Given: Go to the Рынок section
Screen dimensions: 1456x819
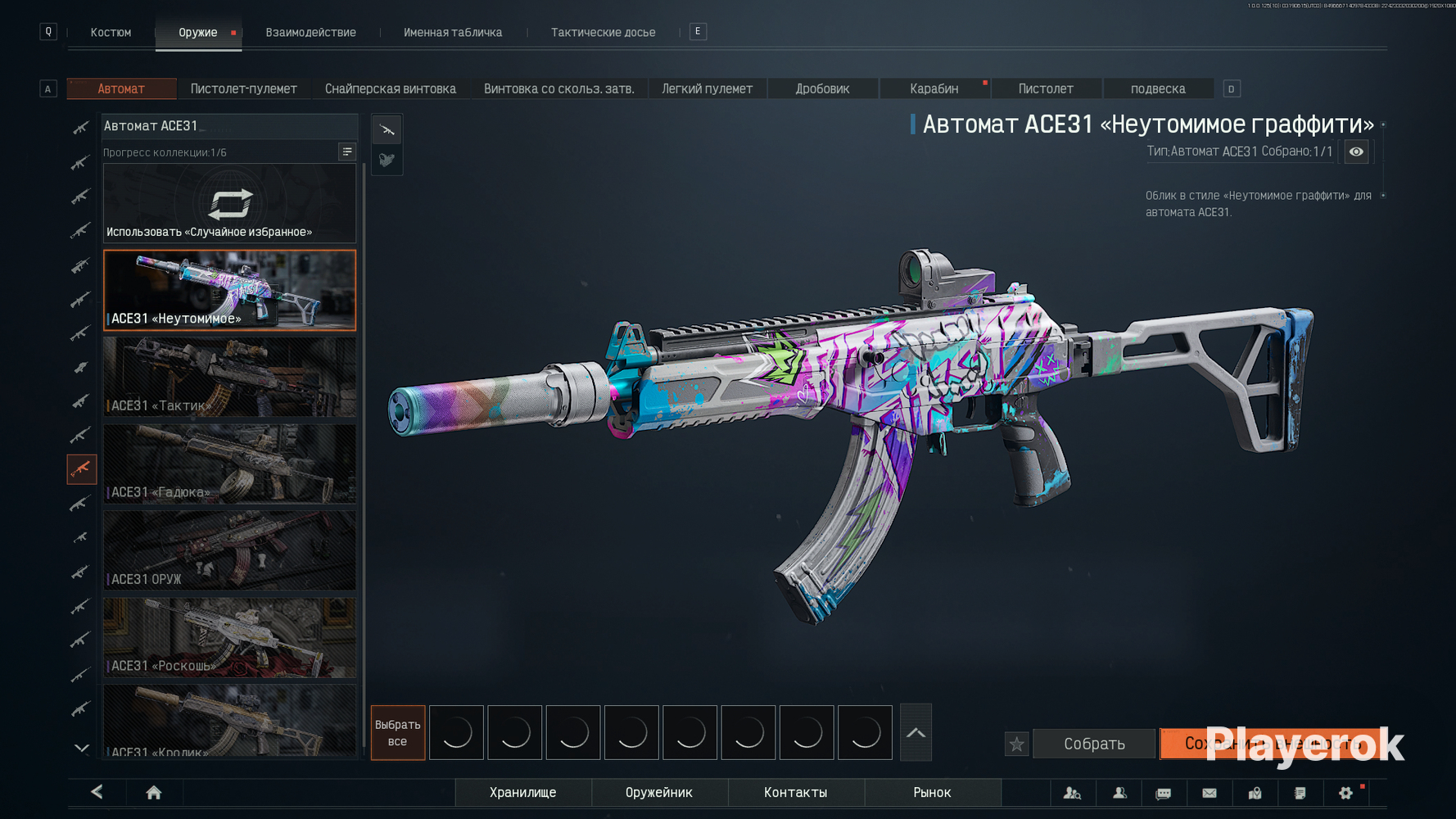Looking at the screenshot, I should click(x=932, y=792).
